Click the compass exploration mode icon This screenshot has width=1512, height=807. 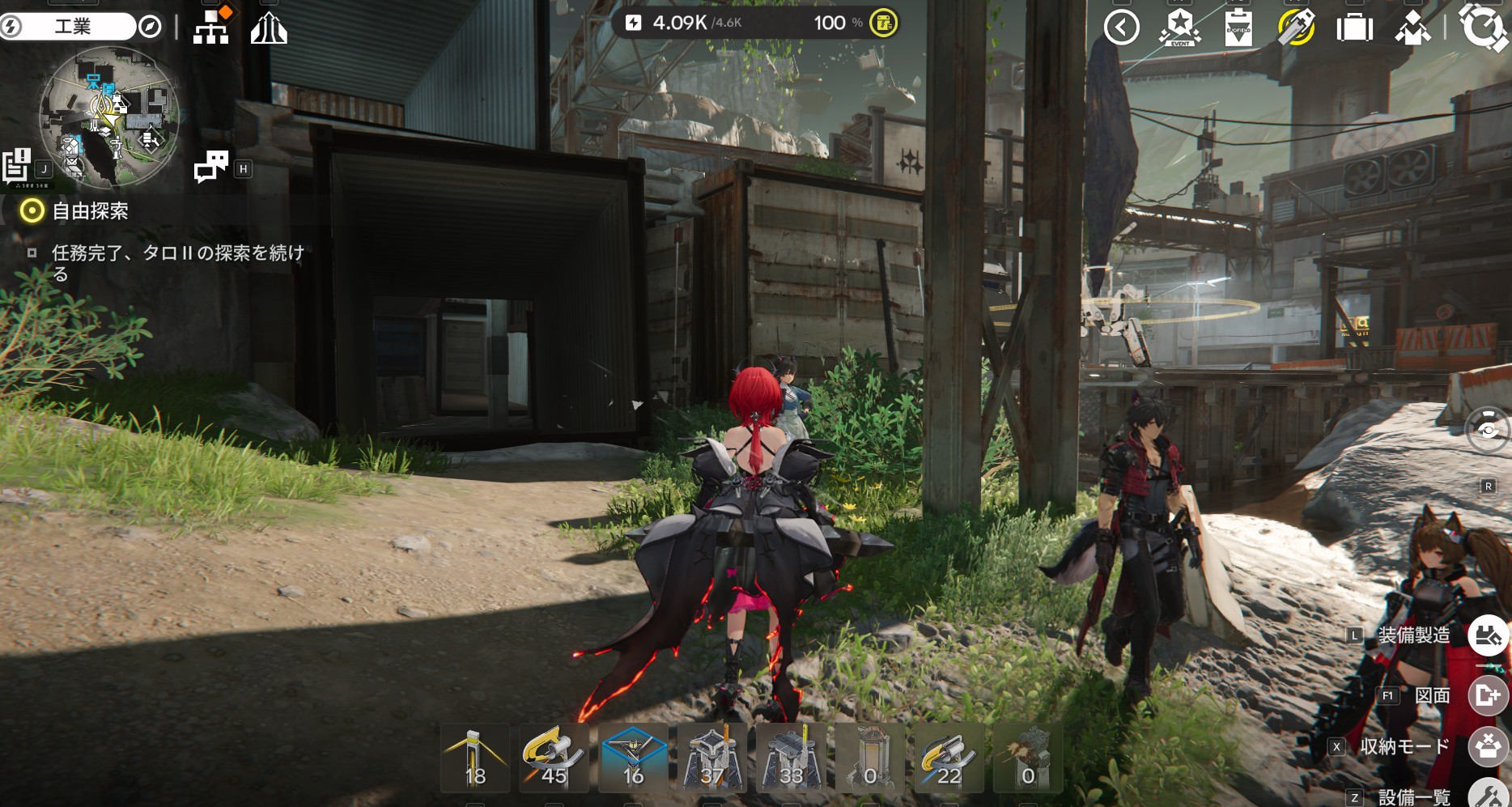click(x=150, y=28)
